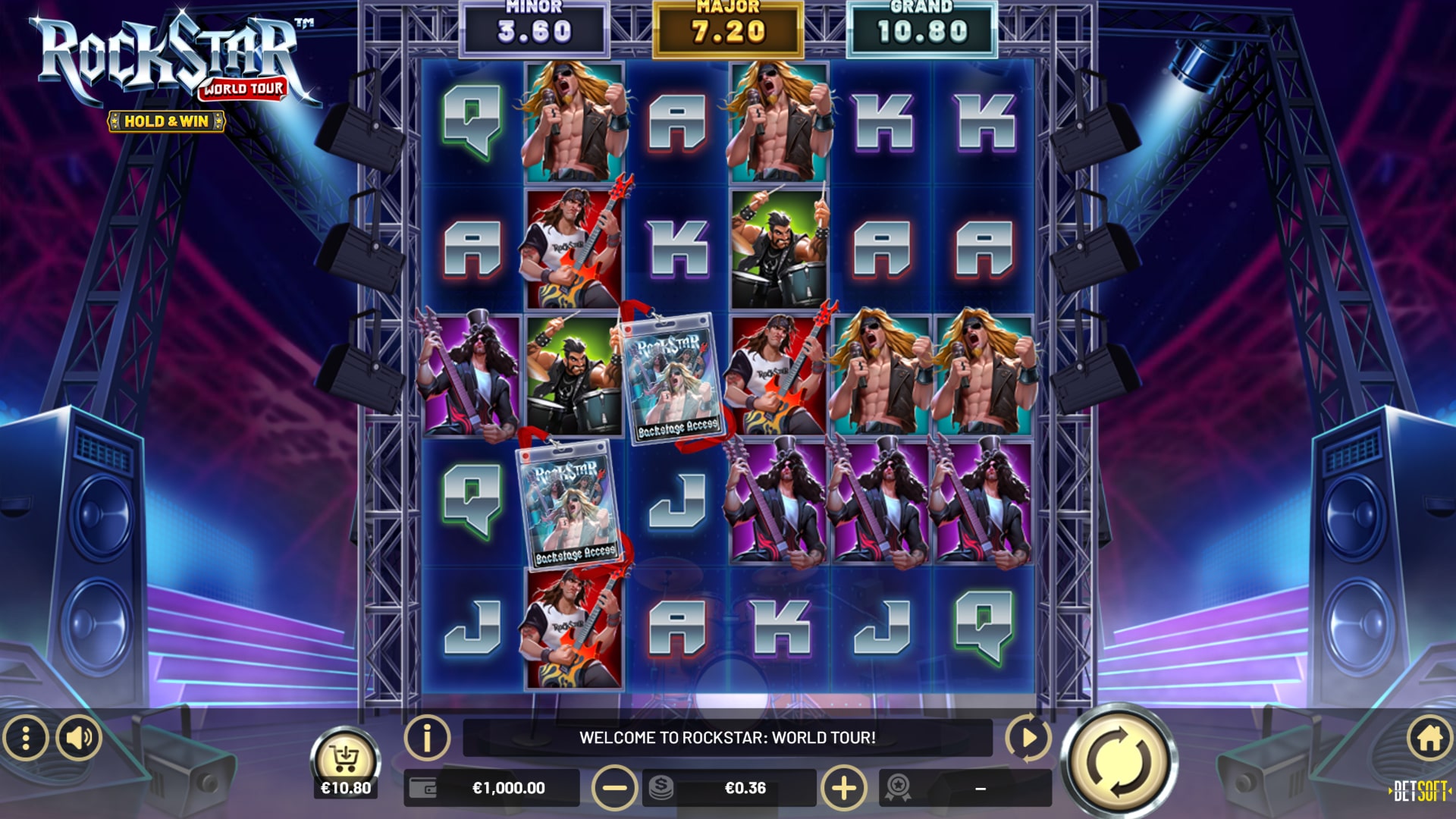Return to lobby via home icon
Screen dimensions: 1456x819
click(x=1429, y=737)
